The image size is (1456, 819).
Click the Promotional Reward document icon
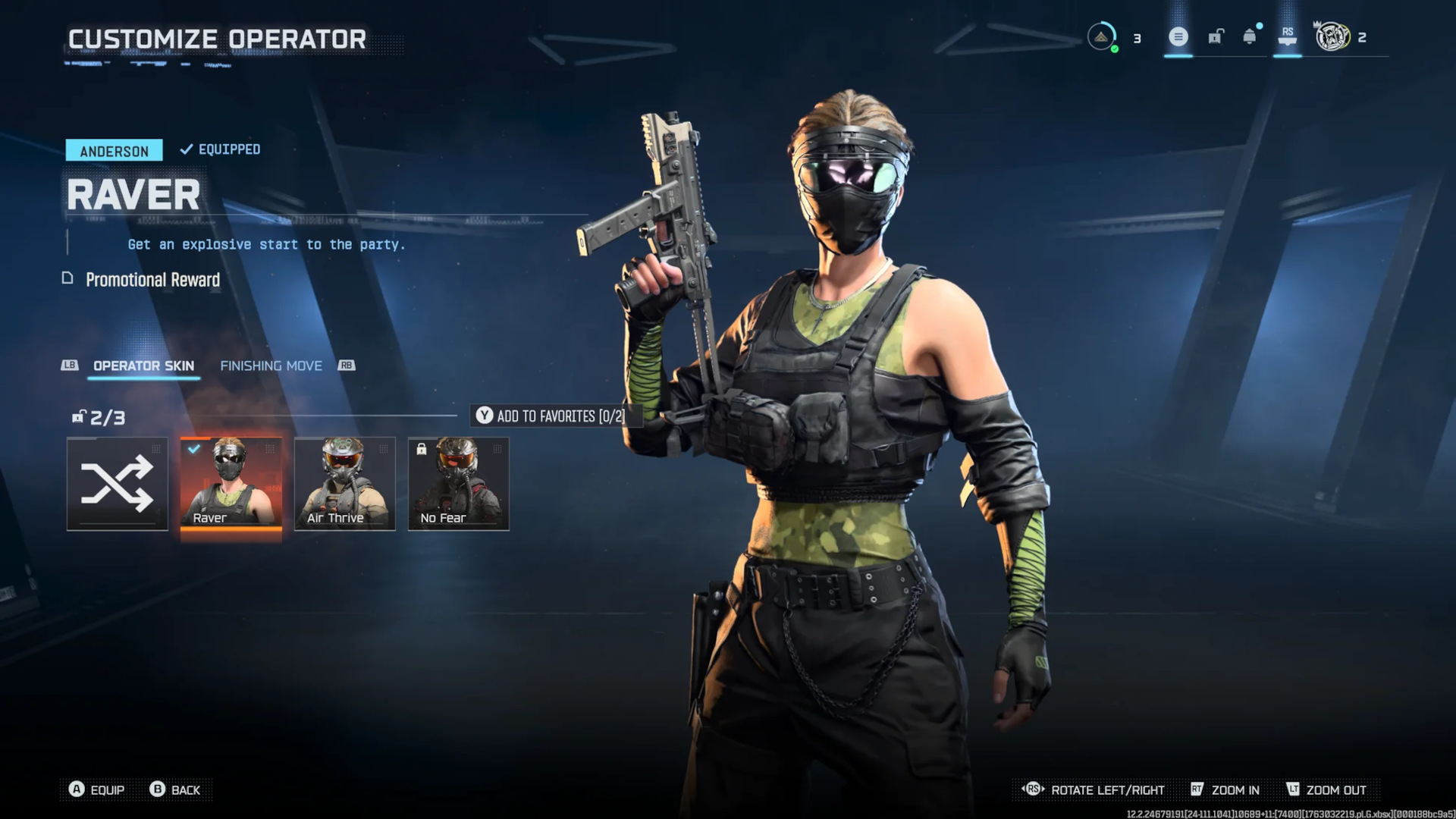[69, 279]
